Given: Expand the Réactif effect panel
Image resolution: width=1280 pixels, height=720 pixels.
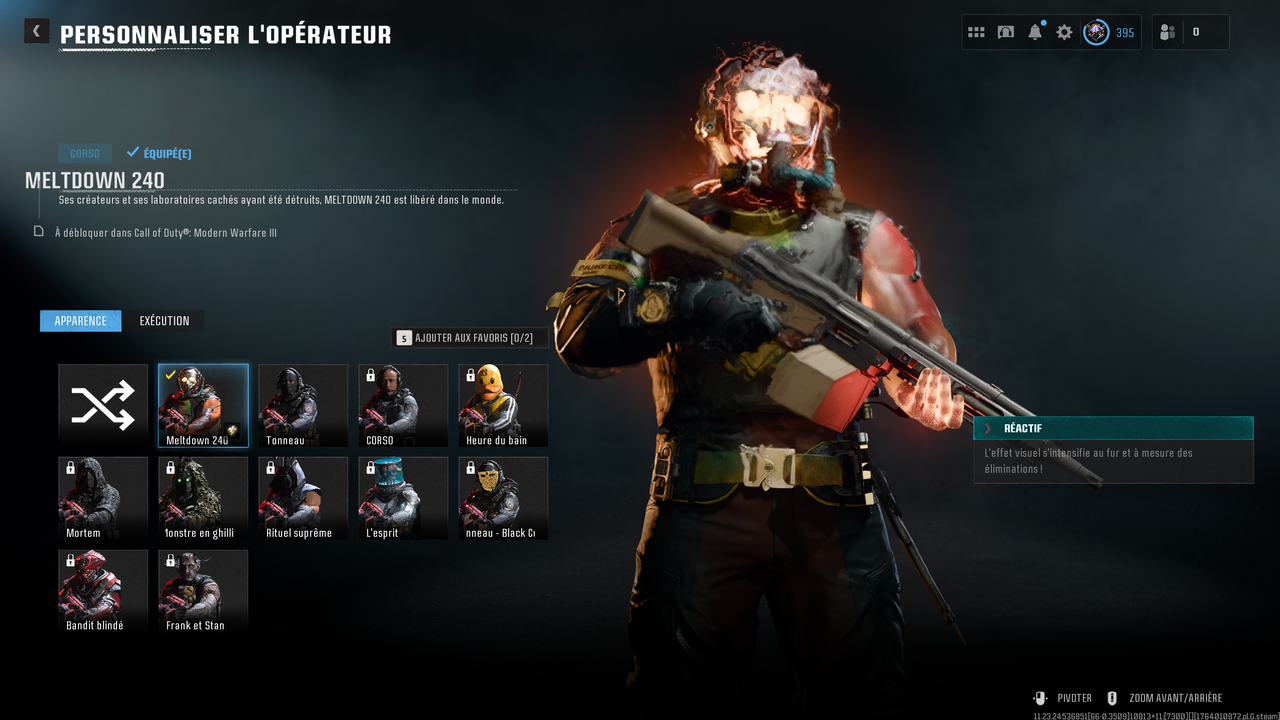Looking at the screenshot, I should (1113, 428).
